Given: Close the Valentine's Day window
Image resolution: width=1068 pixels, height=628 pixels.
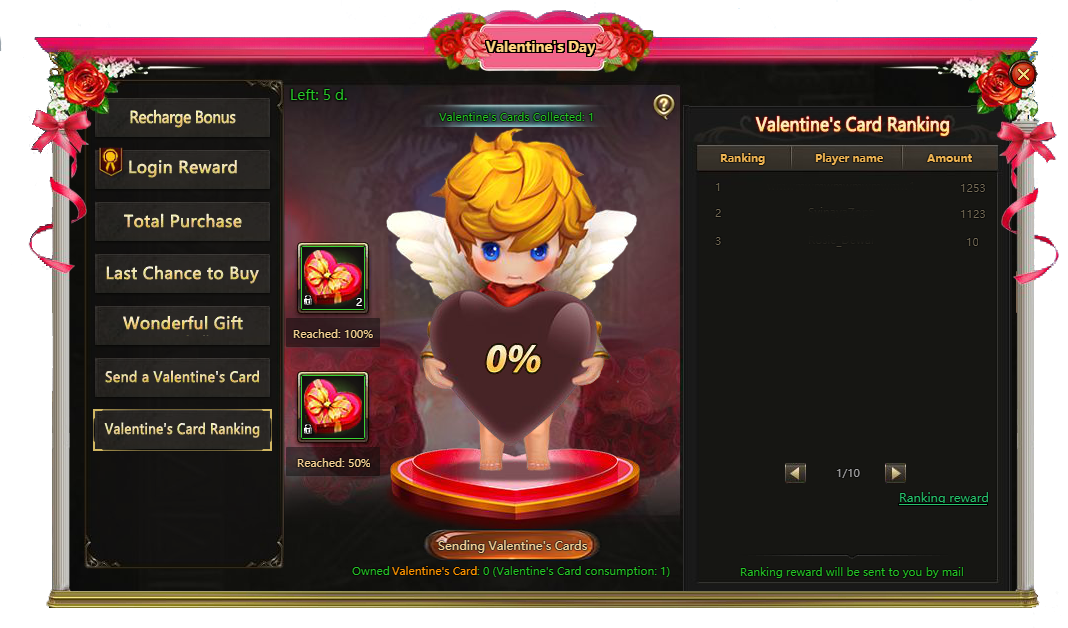Looking at the screenshot, I should 1023,73.
